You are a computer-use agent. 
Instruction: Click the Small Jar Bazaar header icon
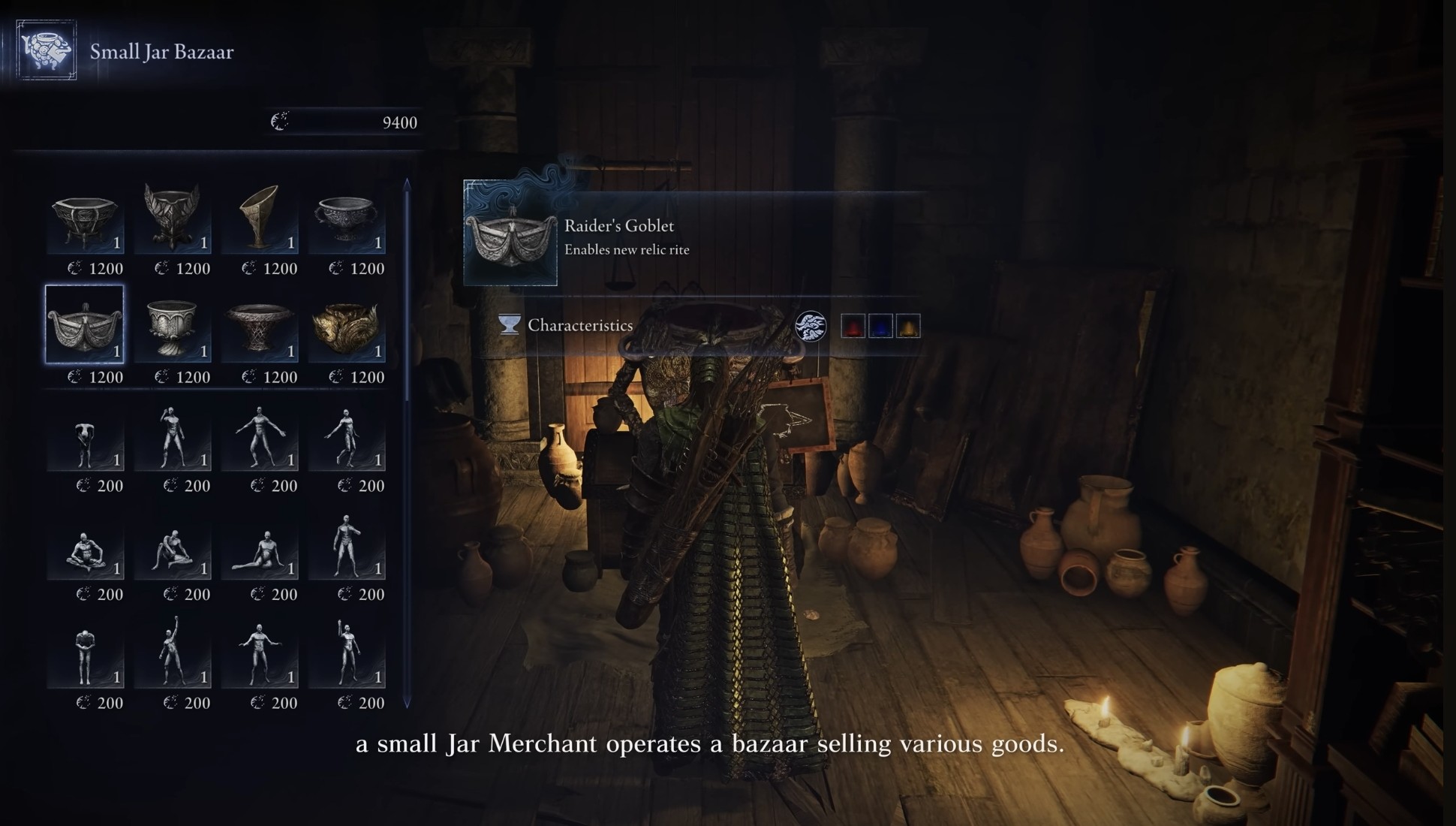(47, 50)
